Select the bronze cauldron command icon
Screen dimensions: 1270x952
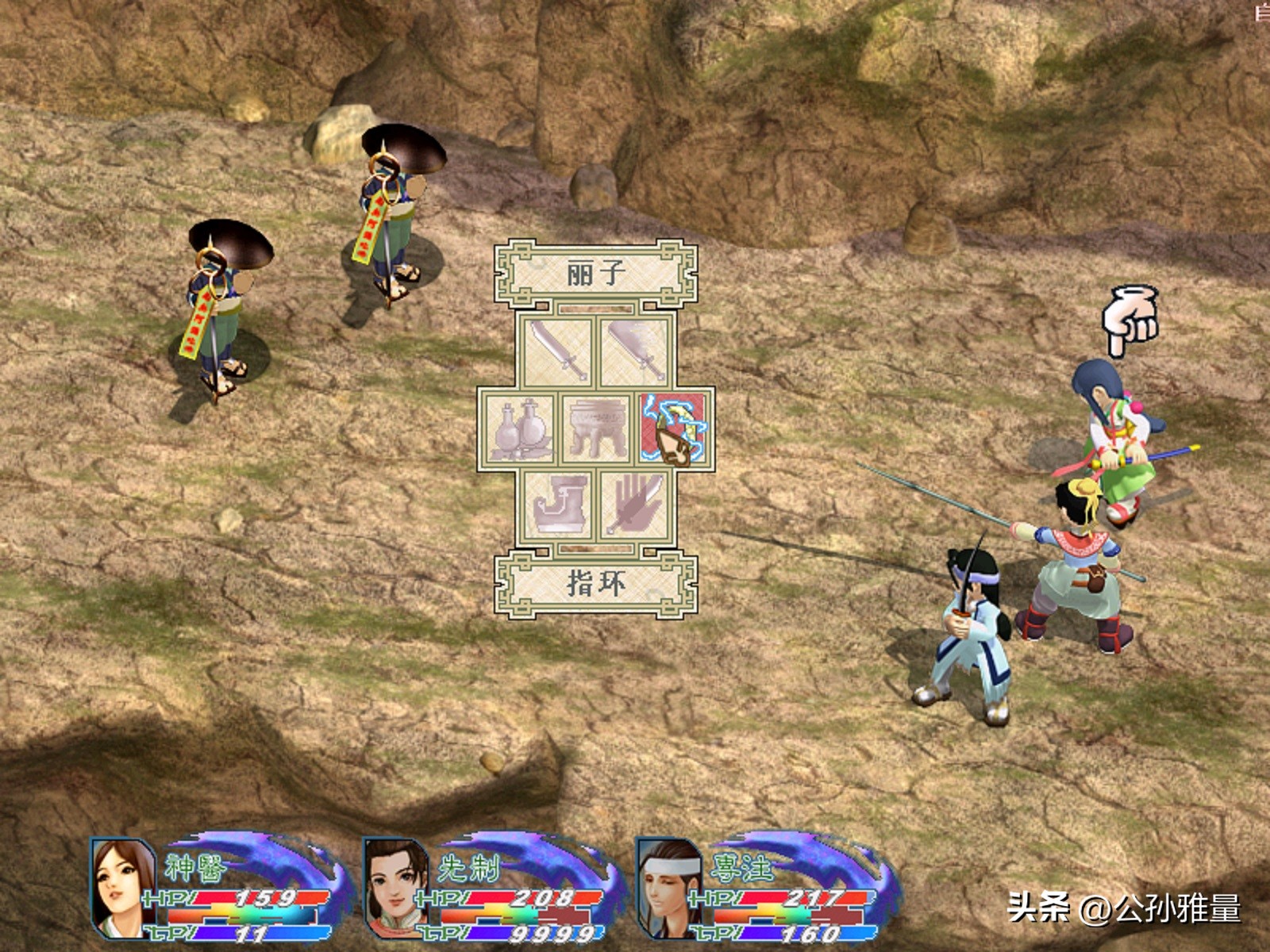coord(597,428)
